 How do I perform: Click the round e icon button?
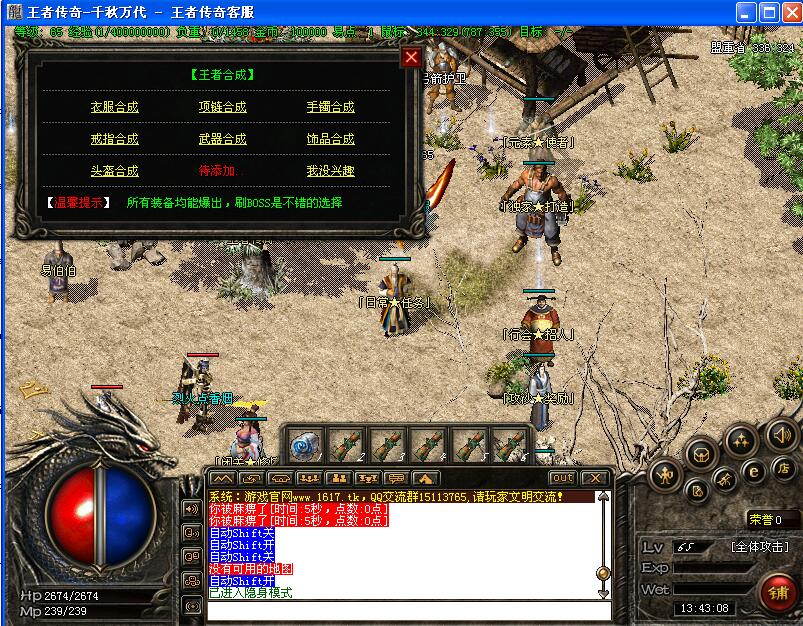coord(753,471)
